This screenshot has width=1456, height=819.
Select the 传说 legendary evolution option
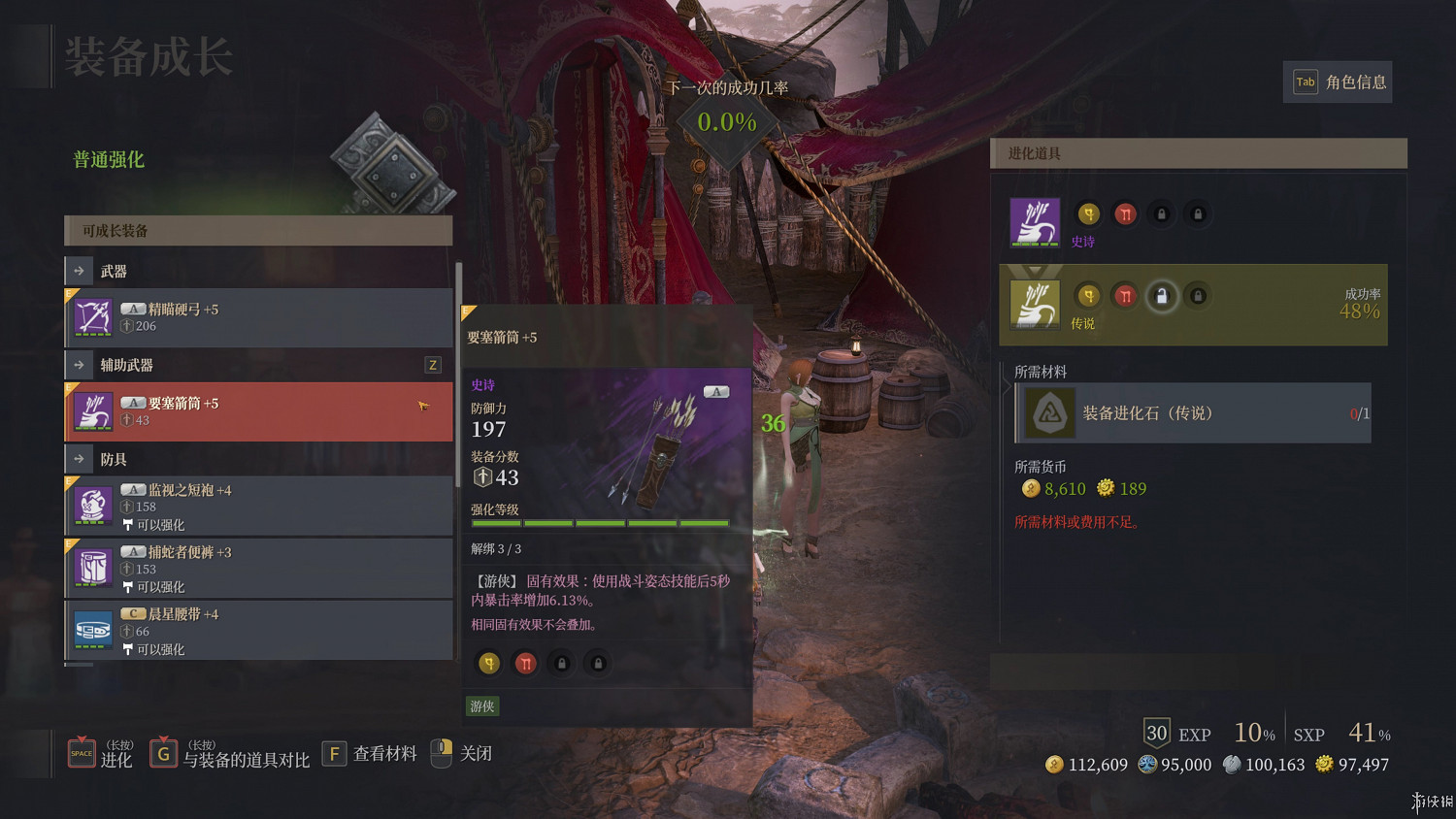pos(1193,305)
